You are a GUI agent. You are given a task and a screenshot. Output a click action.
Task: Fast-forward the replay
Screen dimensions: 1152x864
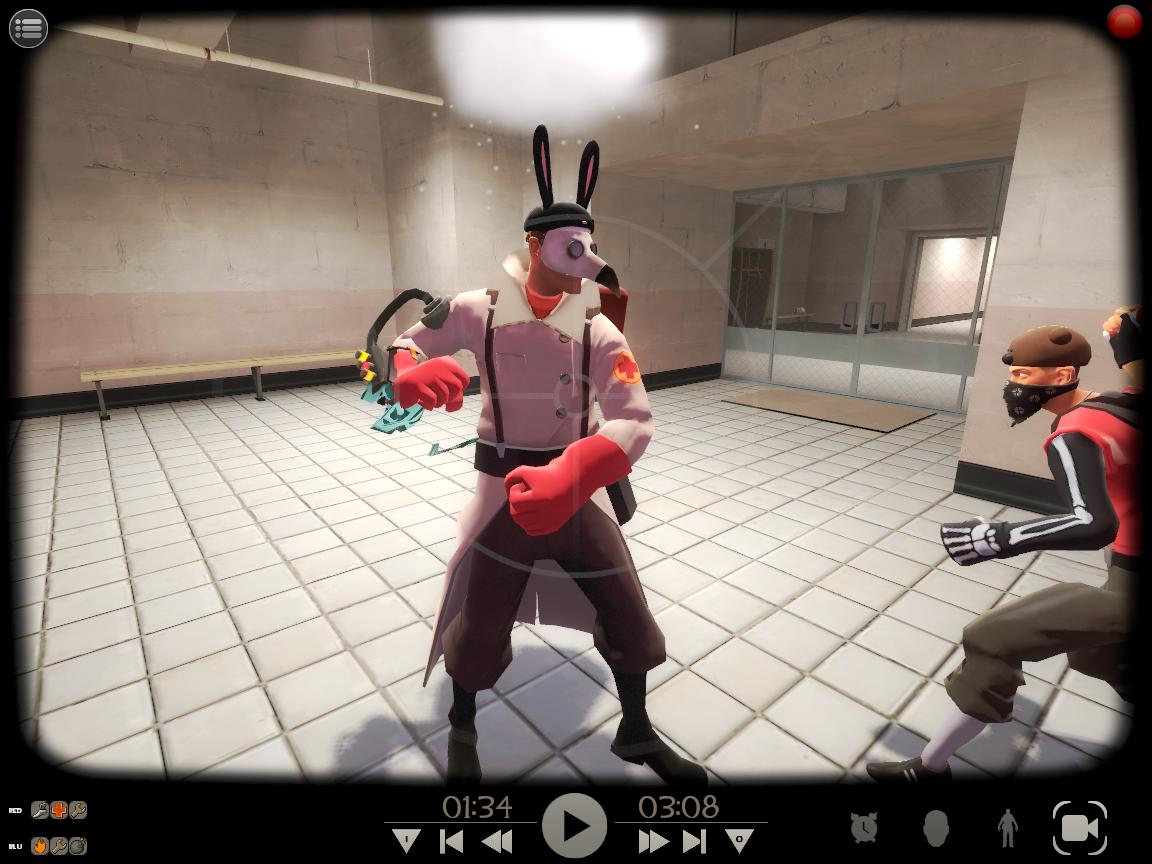pos(652,841)
